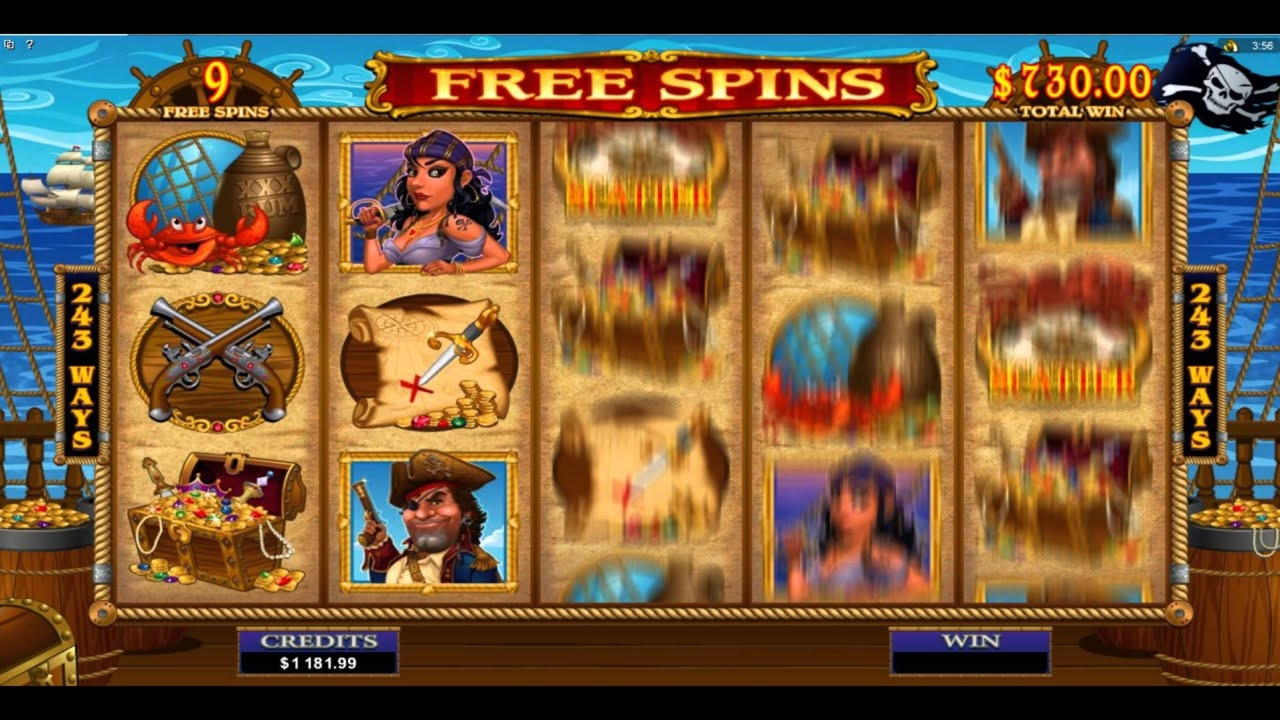Image resolution: width=1280 pixels, height=720 pixels.
Task: Click the right 243 Ways banner
Action: (1200, 365)
